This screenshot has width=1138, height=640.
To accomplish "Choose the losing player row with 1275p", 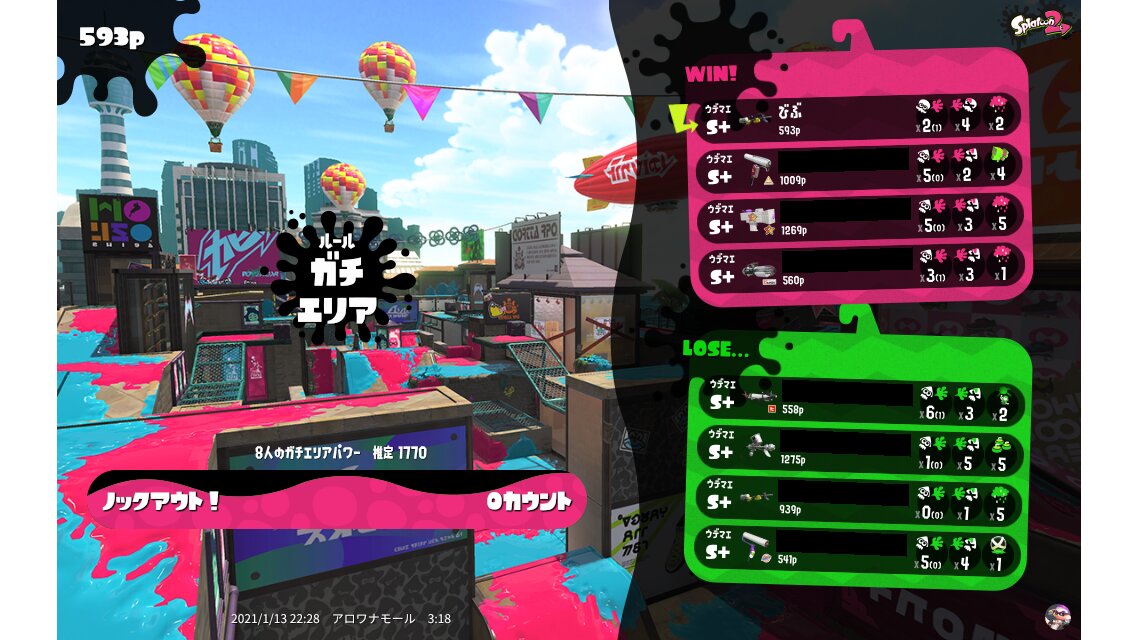I will tap(858, 451).
